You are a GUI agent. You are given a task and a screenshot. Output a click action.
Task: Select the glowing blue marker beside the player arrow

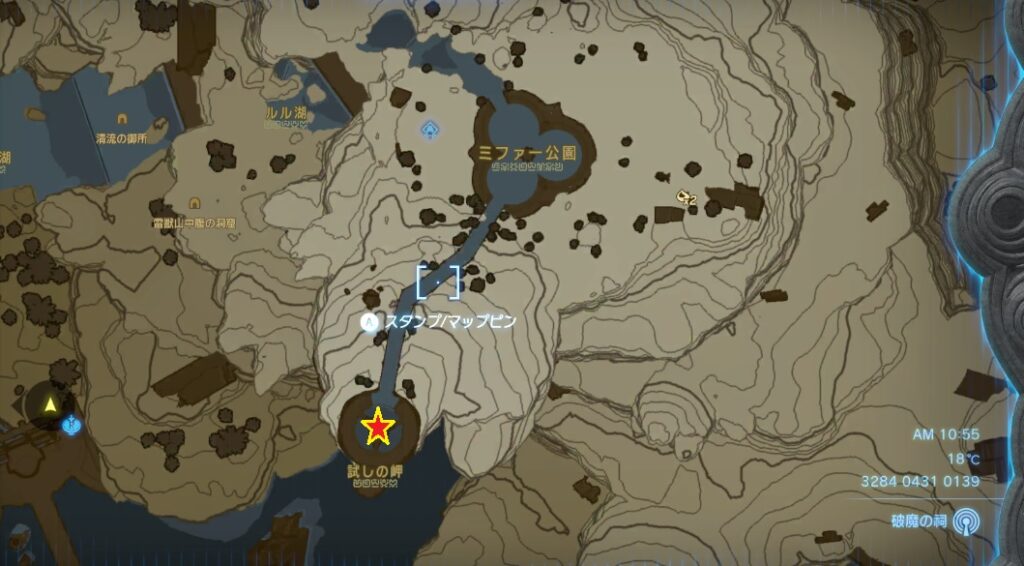(71, 426)
